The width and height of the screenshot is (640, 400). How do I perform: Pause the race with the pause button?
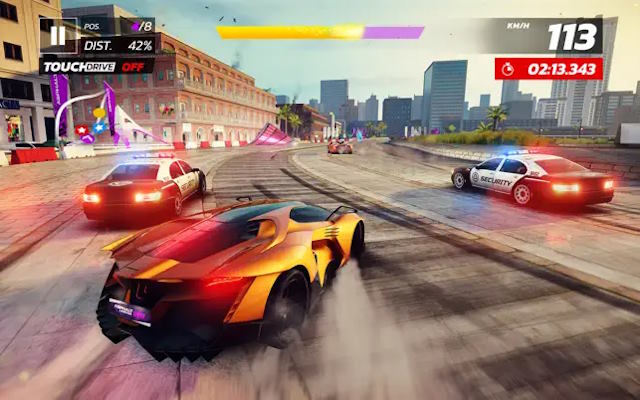click(x=58, y=36)
